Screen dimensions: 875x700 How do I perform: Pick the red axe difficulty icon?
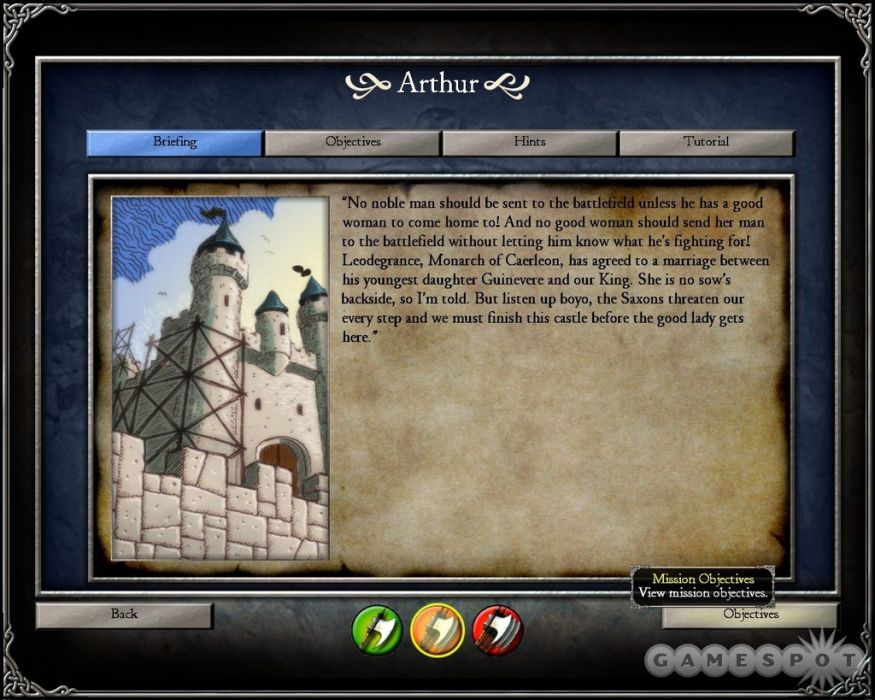[x=497, y=629]
